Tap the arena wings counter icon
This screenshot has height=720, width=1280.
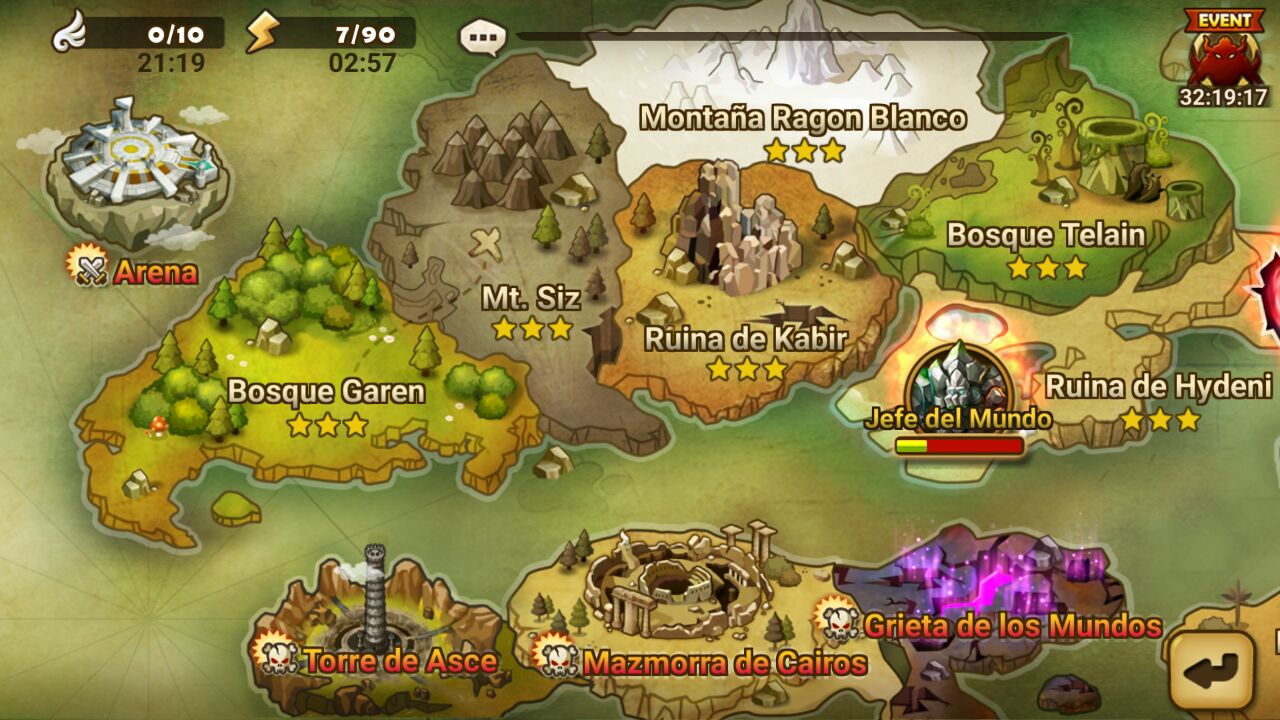point(70,34)
